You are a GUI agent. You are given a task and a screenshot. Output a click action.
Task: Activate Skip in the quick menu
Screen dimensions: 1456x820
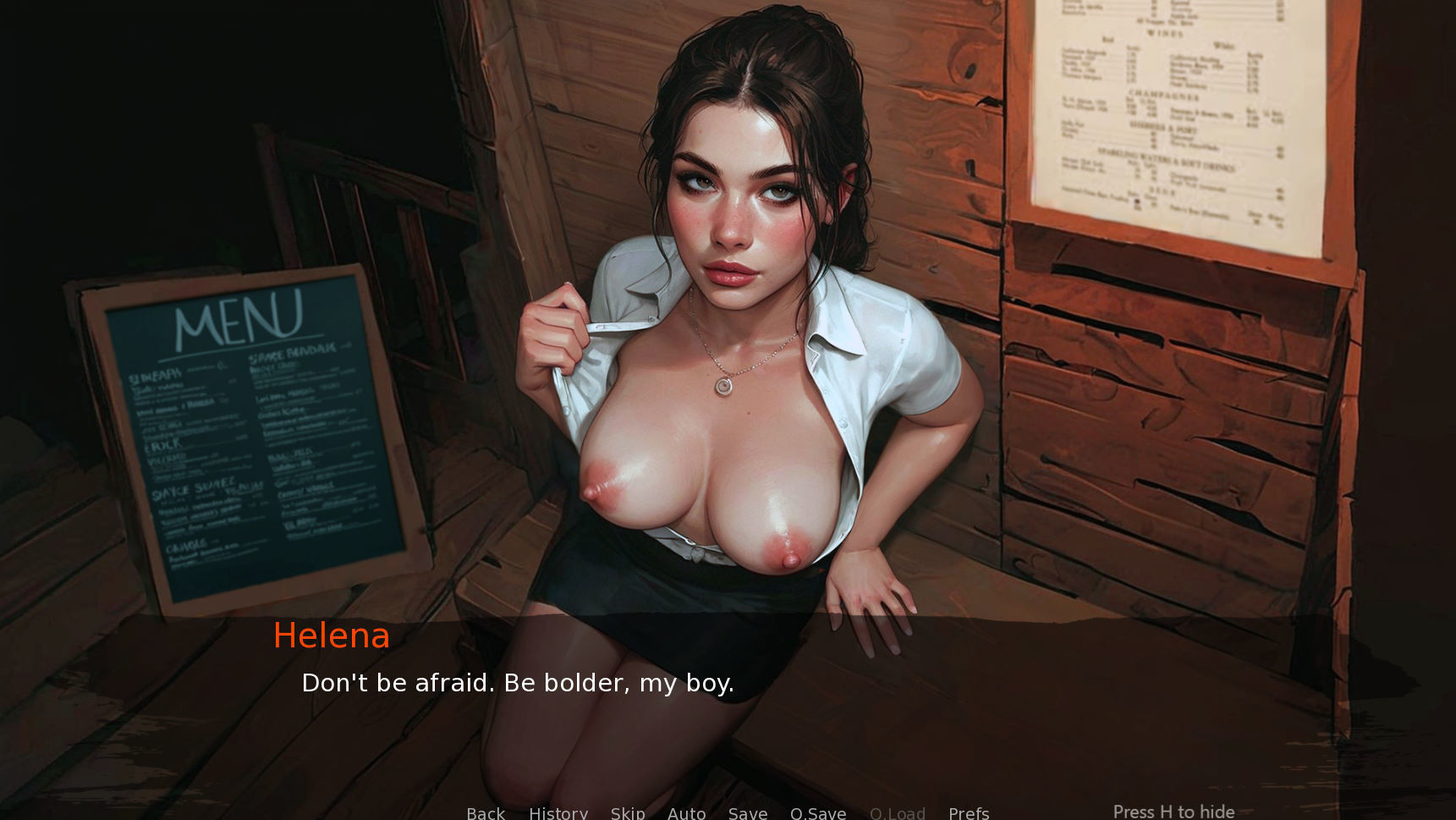(x=628, y=812)
